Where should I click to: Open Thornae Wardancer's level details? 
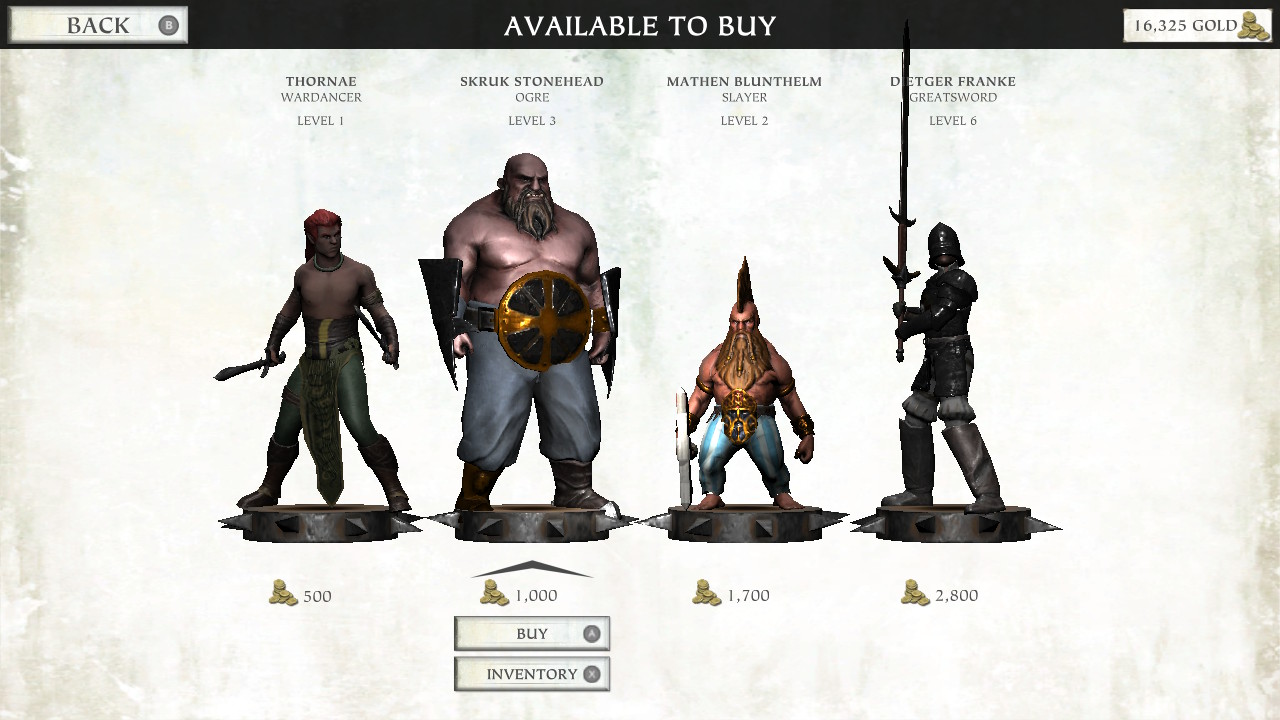(319, 120)
